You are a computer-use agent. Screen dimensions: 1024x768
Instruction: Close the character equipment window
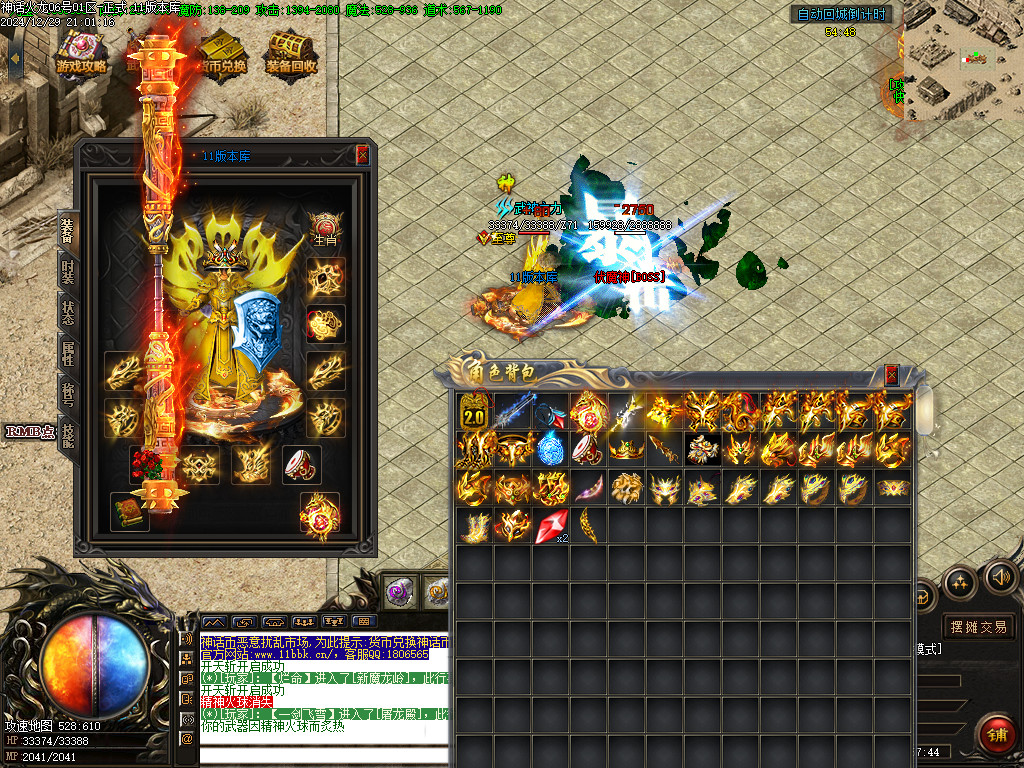pos(362,155)
